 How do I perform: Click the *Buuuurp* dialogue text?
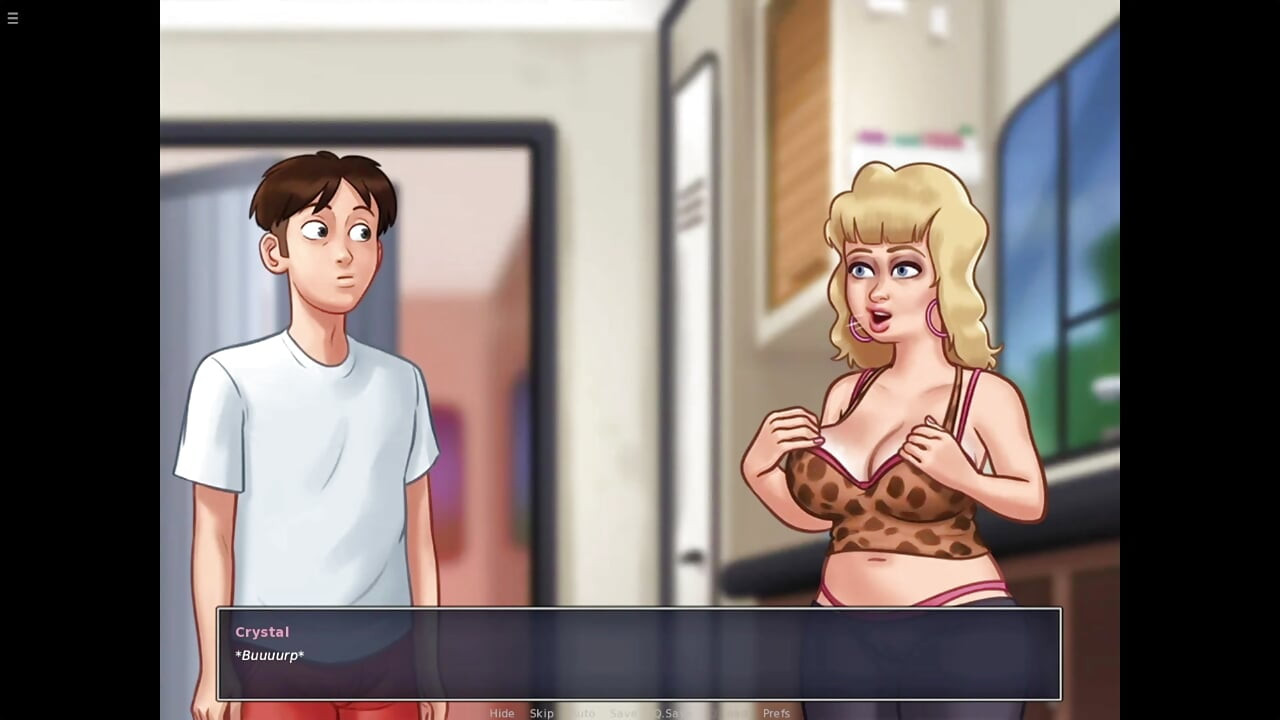click(269, 656)
